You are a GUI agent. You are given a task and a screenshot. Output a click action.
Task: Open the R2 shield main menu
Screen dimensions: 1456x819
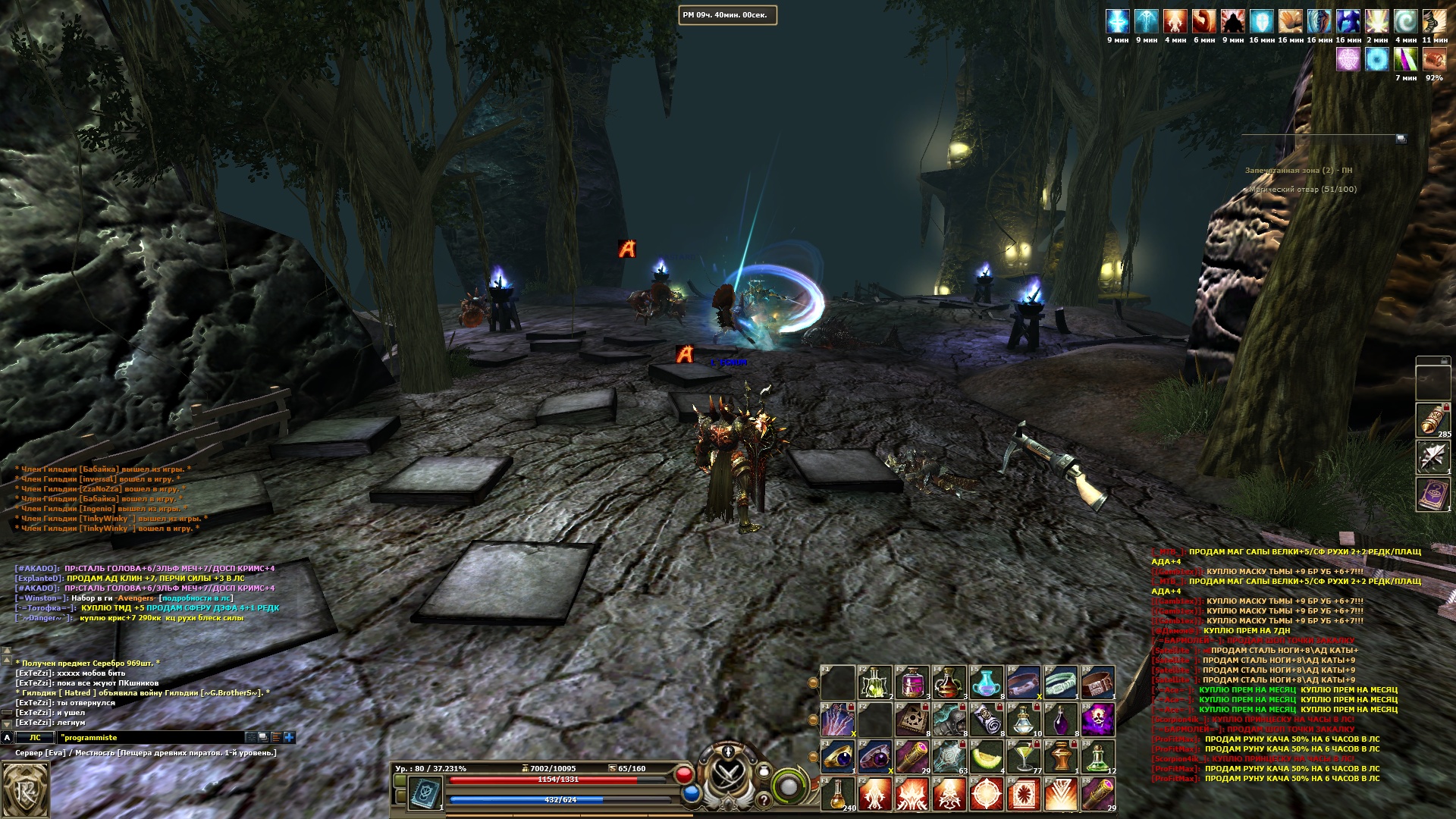click(x=26, y=790)
